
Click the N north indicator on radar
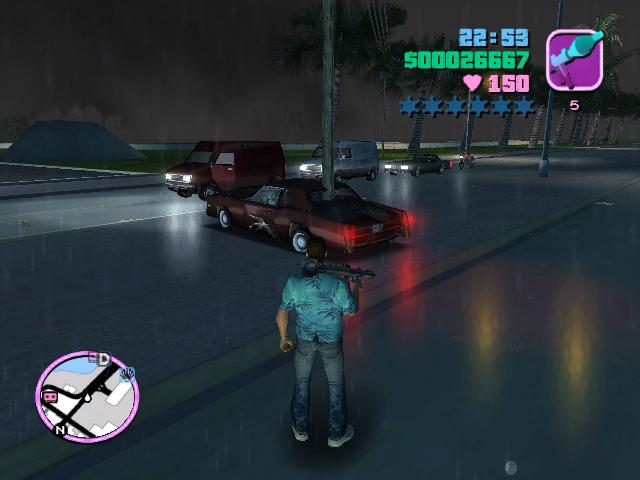click(62, 431)
